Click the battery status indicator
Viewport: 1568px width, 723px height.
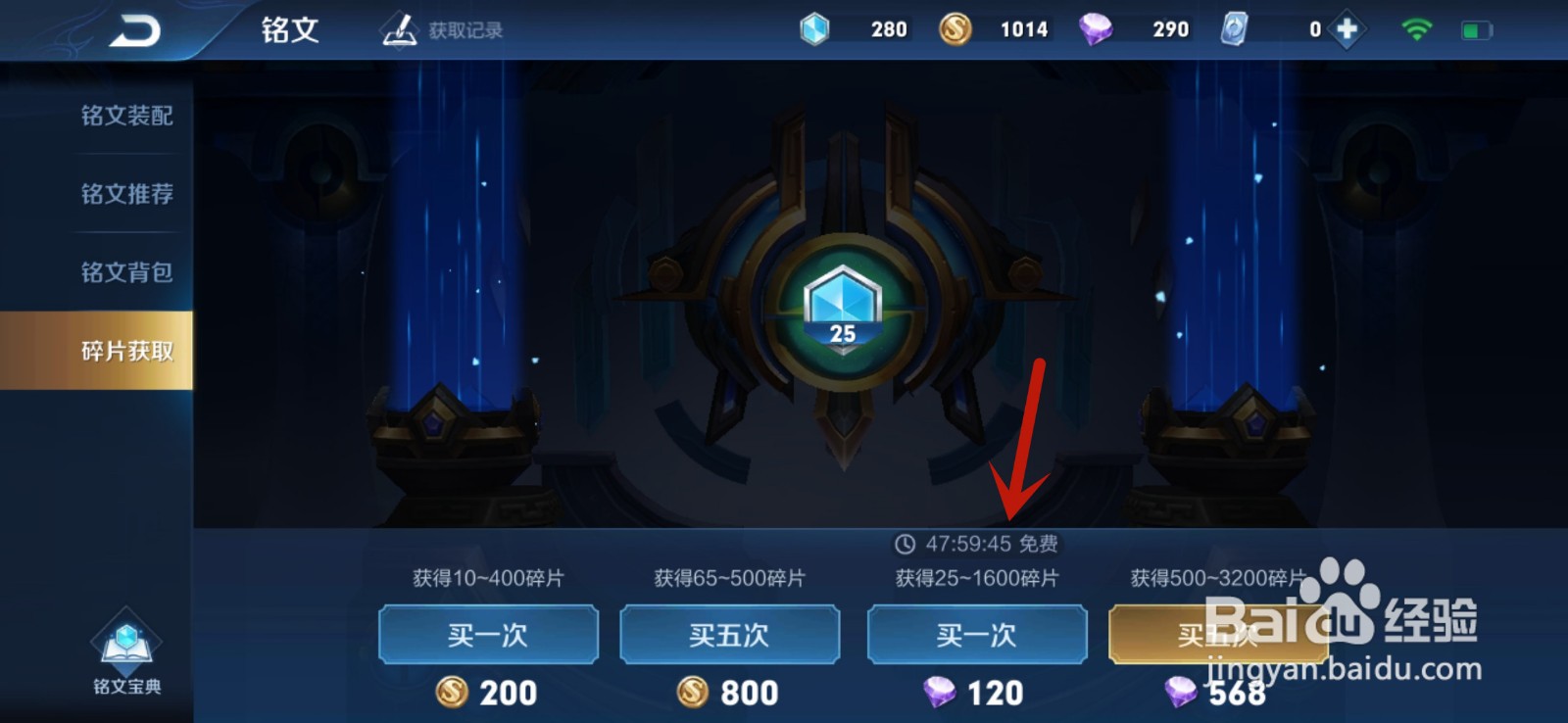point(1475,28)
